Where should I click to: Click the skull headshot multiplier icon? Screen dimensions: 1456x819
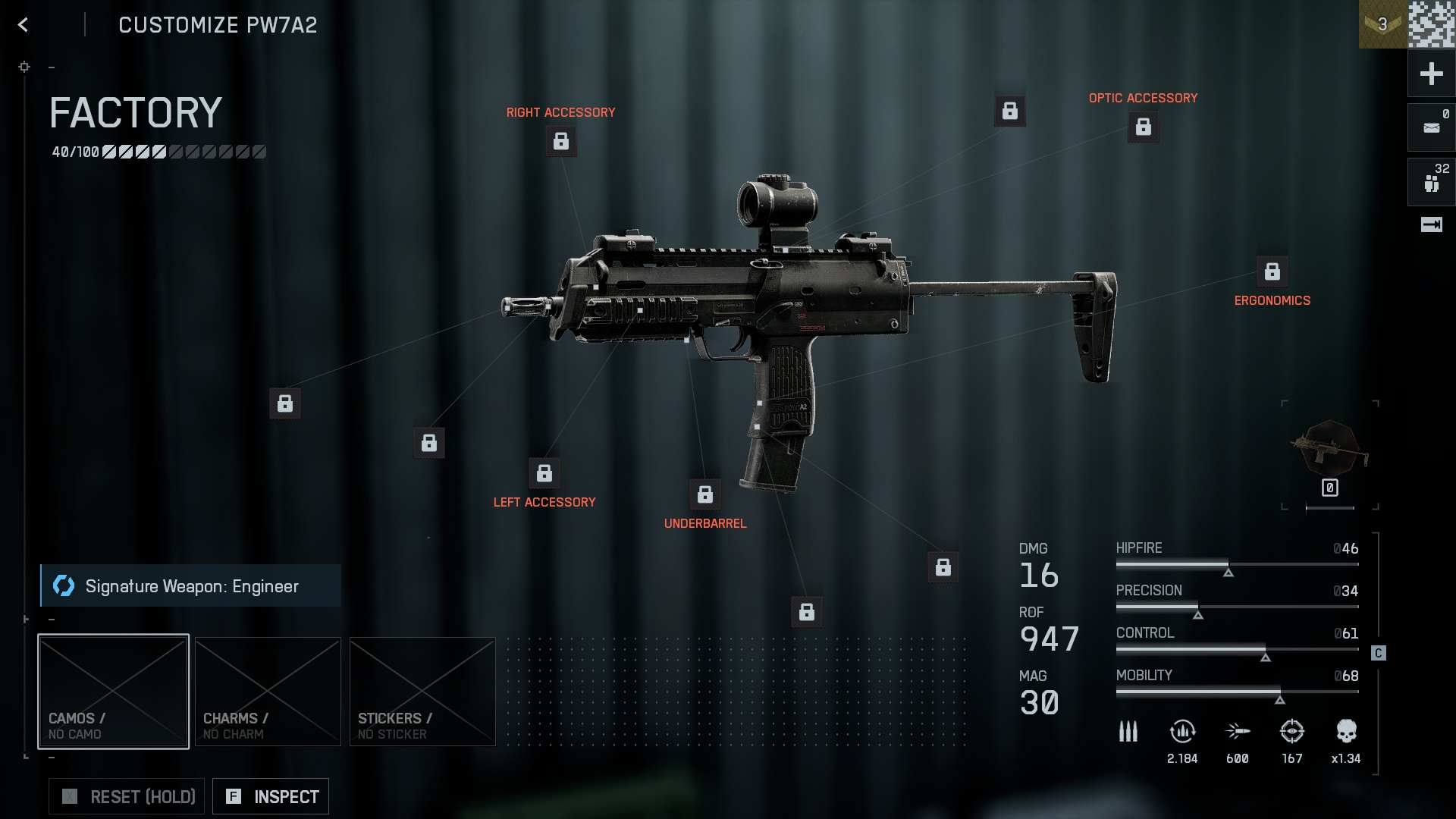(x=1346, y=730)
